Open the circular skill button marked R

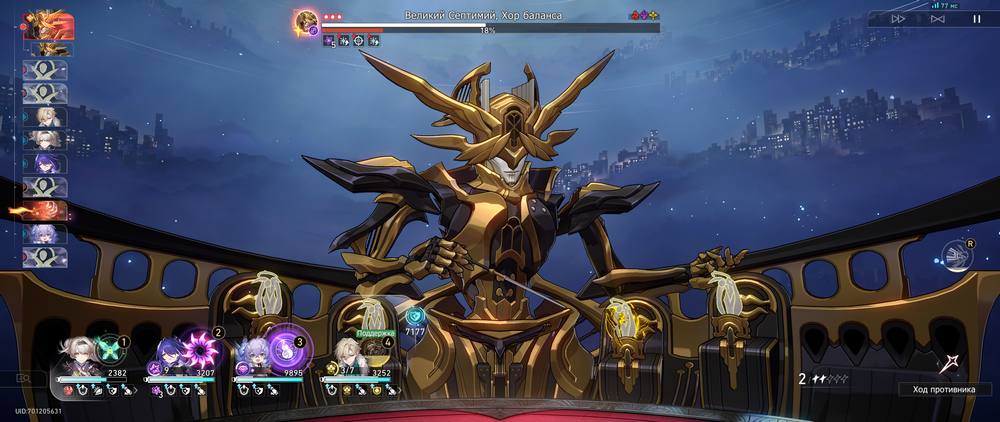point(957,256)
